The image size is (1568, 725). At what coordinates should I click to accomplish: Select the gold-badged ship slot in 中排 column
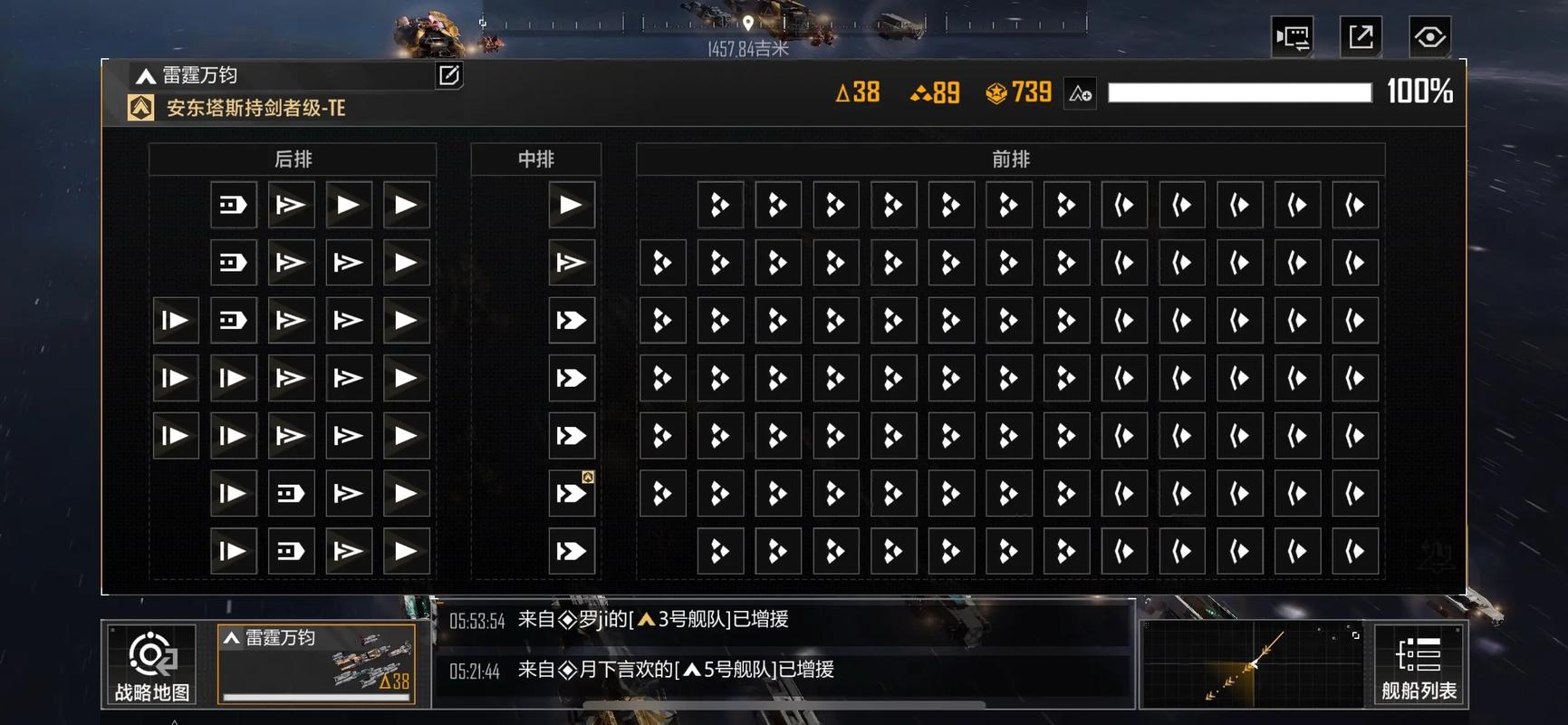[571, 493]
